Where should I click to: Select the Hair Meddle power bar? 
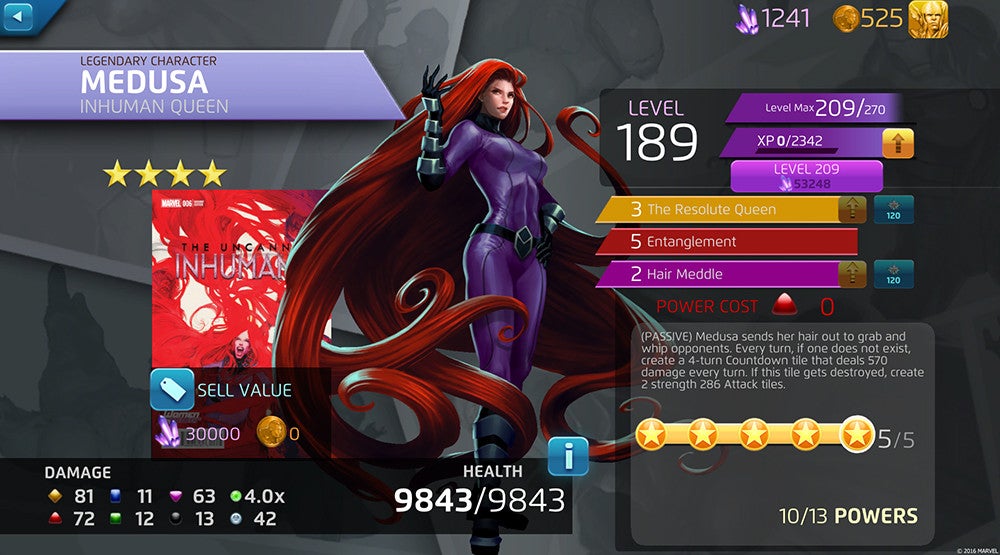click(x=718, y=274)
